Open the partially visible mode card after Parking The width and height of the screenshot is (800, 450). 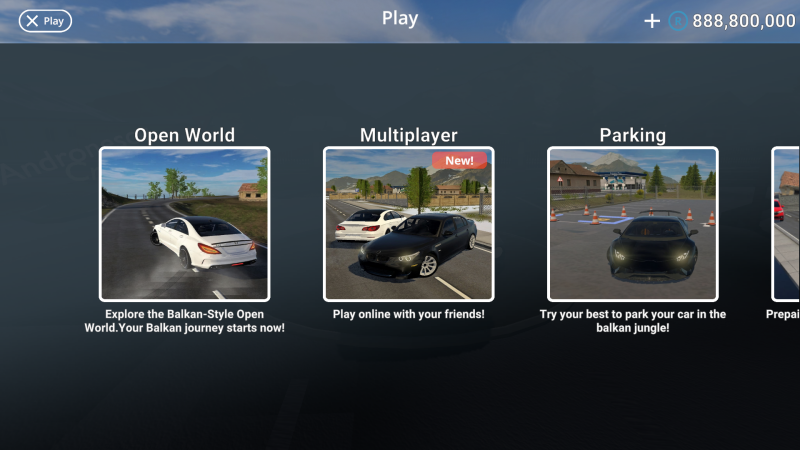[786, 224]
